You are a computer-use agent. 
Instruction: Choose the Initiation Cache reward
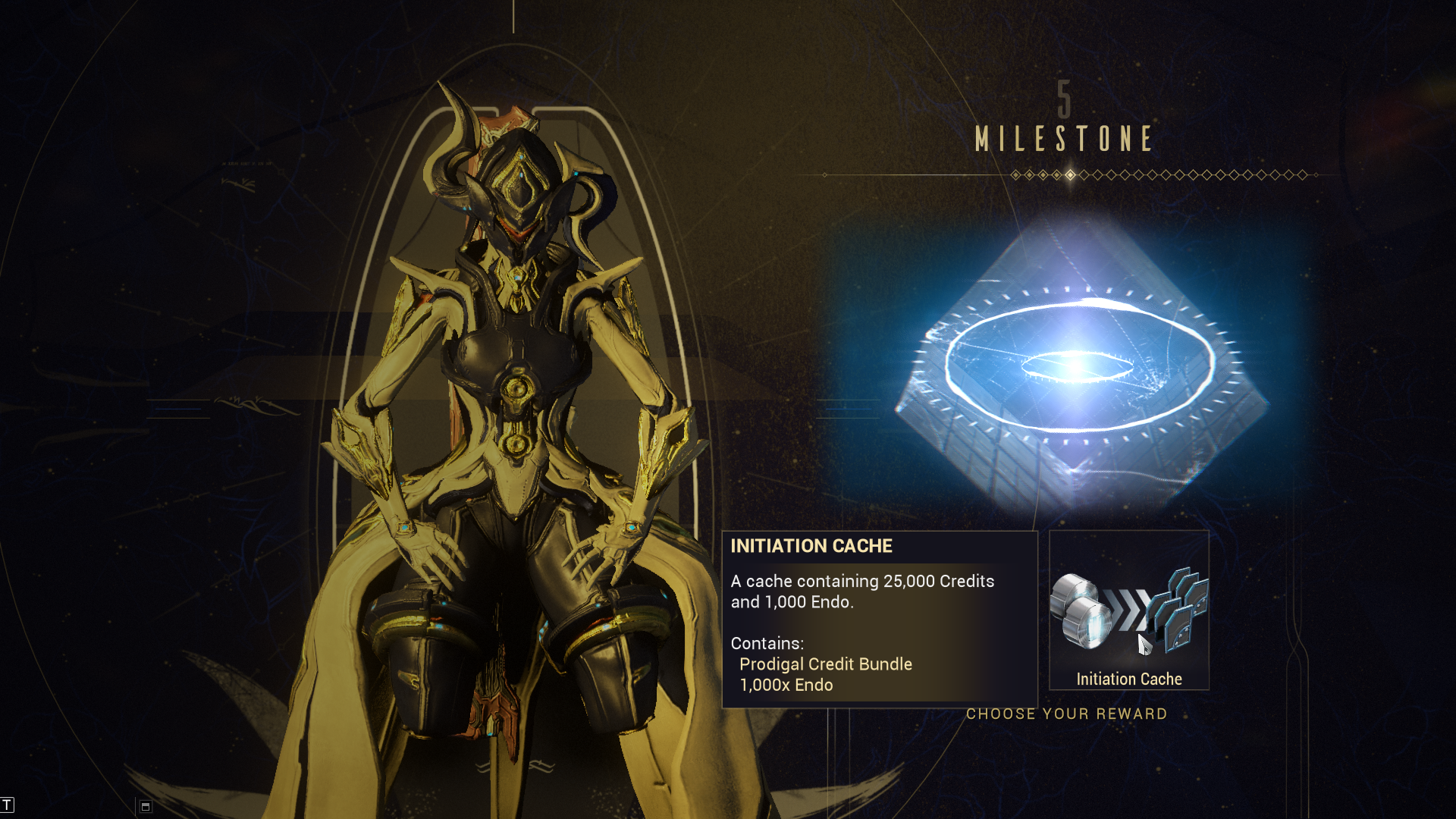point(1128,611)
